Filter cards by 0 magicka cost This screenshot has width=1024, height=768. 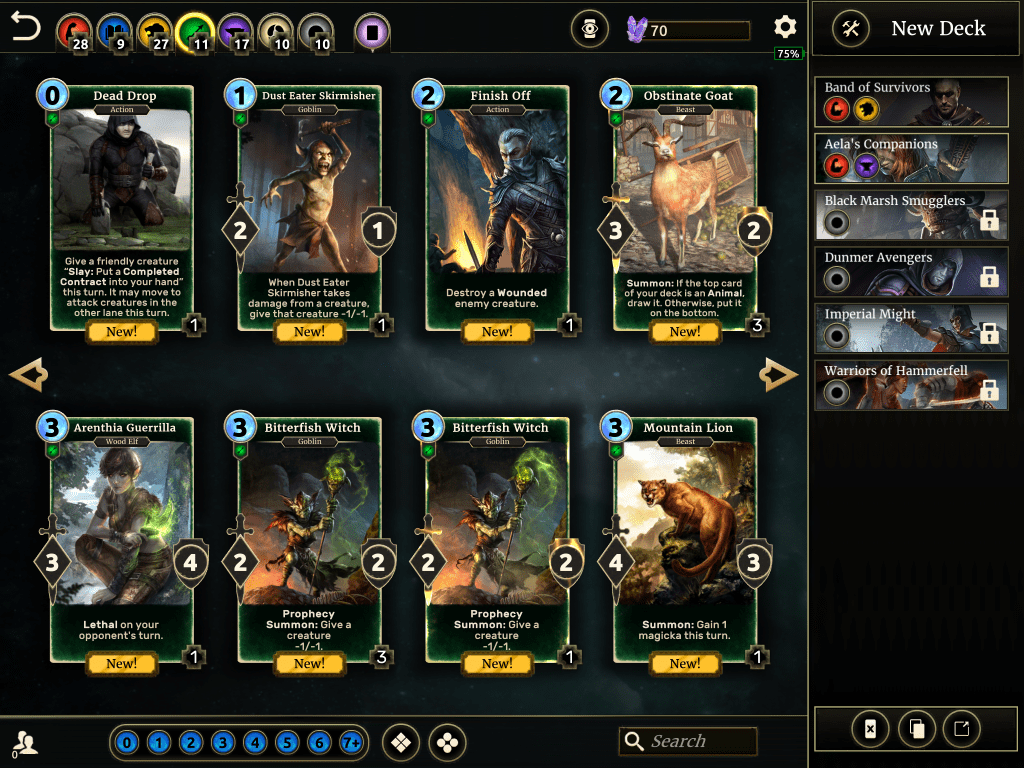pyautogui.click(x=126, y=743)
